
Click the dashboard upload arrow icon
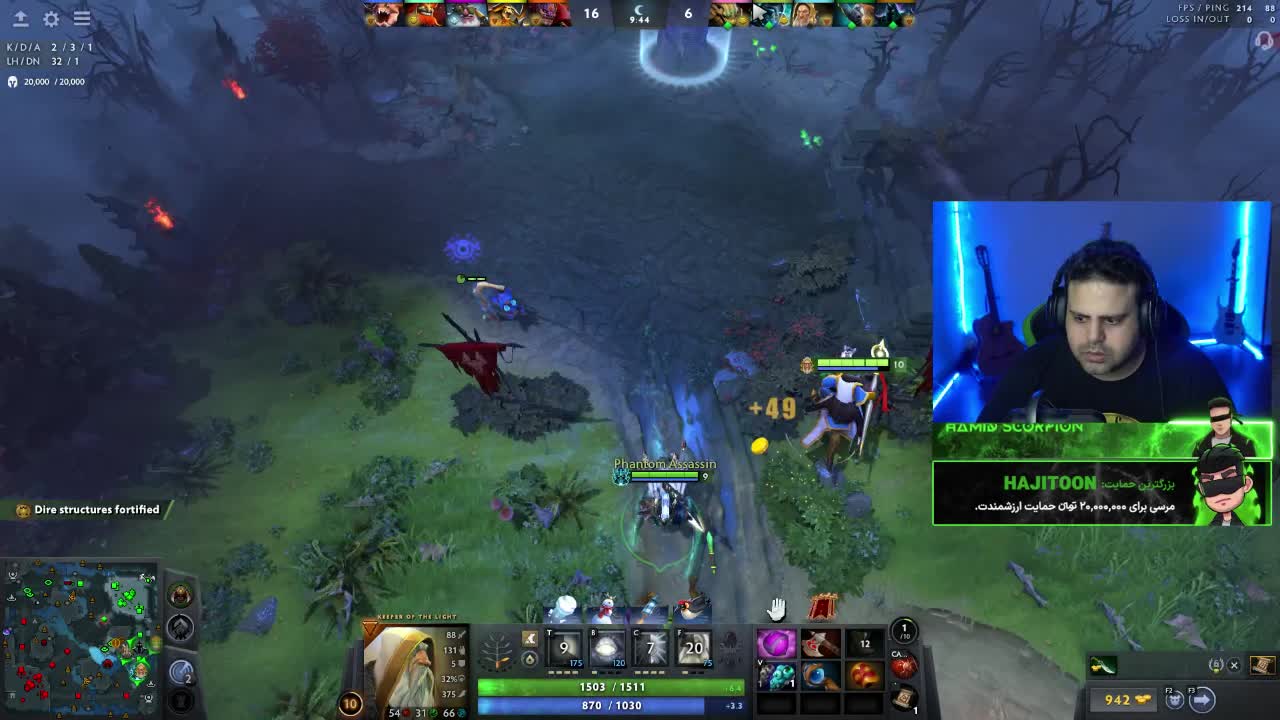click(x=20, y=19)
